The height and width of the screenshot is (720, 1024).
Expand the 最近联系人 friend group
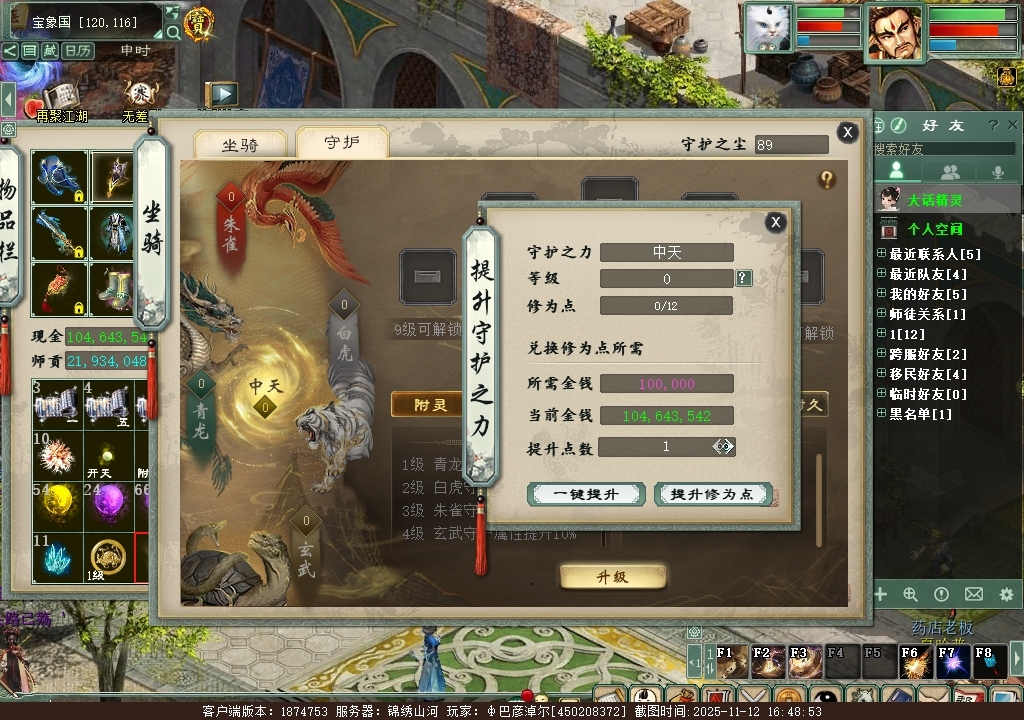pyautogui.click(x=881, y=254)
